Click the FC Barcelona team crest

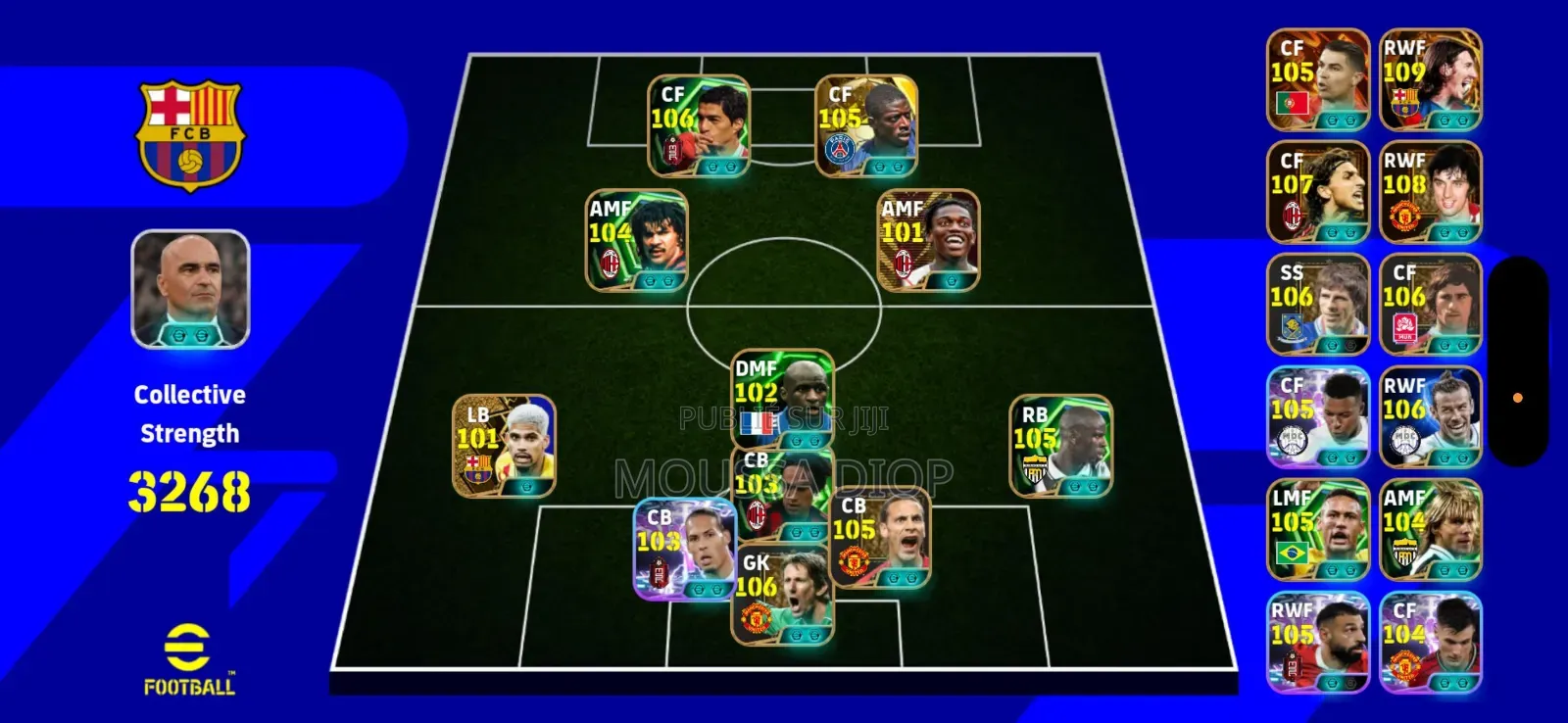pyautogui.click(x=190, y=134)
